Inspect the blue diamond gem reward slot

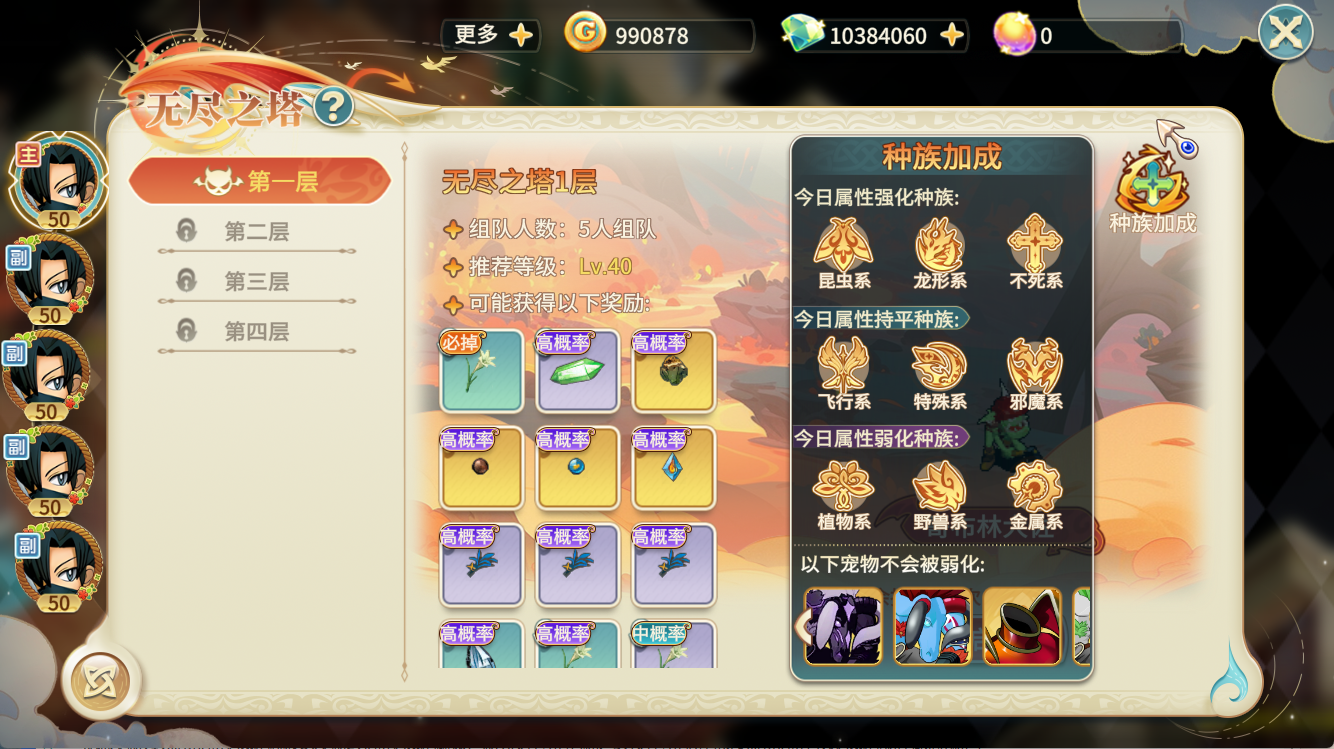(673, 468)
